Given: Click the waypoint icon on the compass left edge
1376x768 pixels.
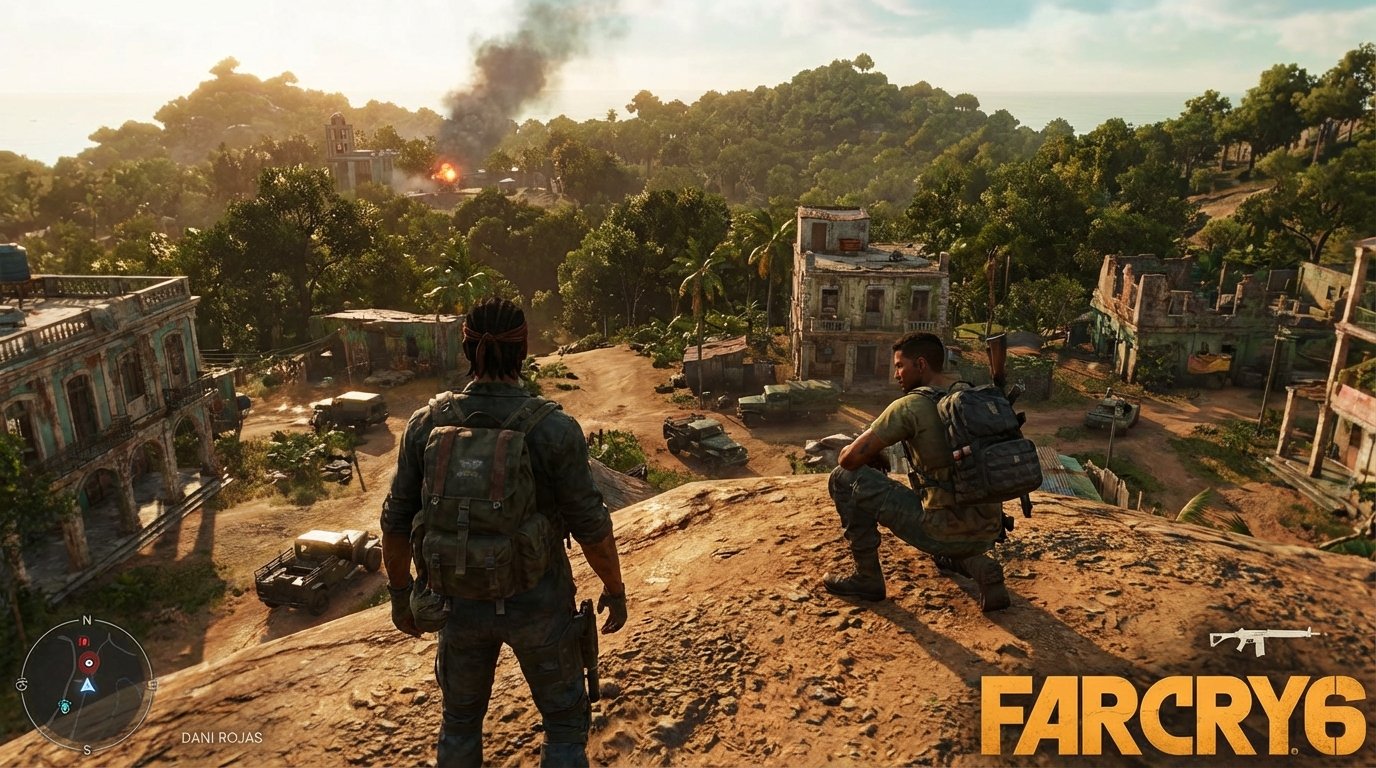Looking at the screenshot, I should [x=23, y=683].
